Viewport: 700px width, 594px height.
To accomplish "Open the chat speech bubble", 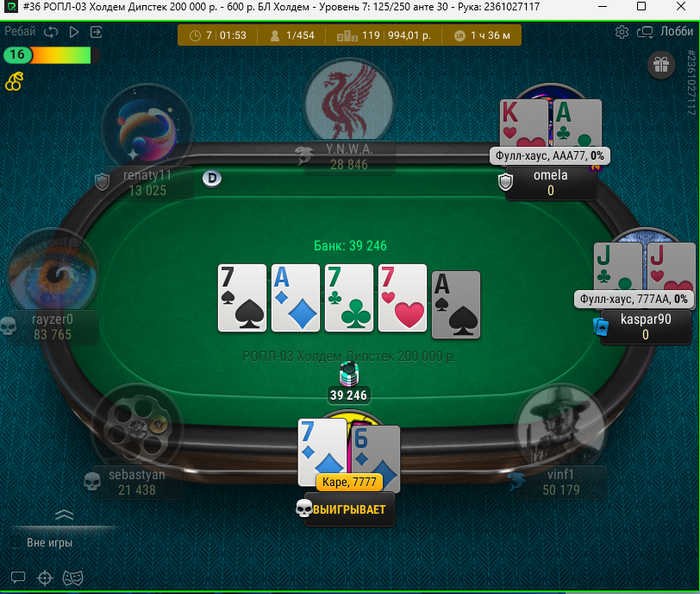I will pos(17,577).
